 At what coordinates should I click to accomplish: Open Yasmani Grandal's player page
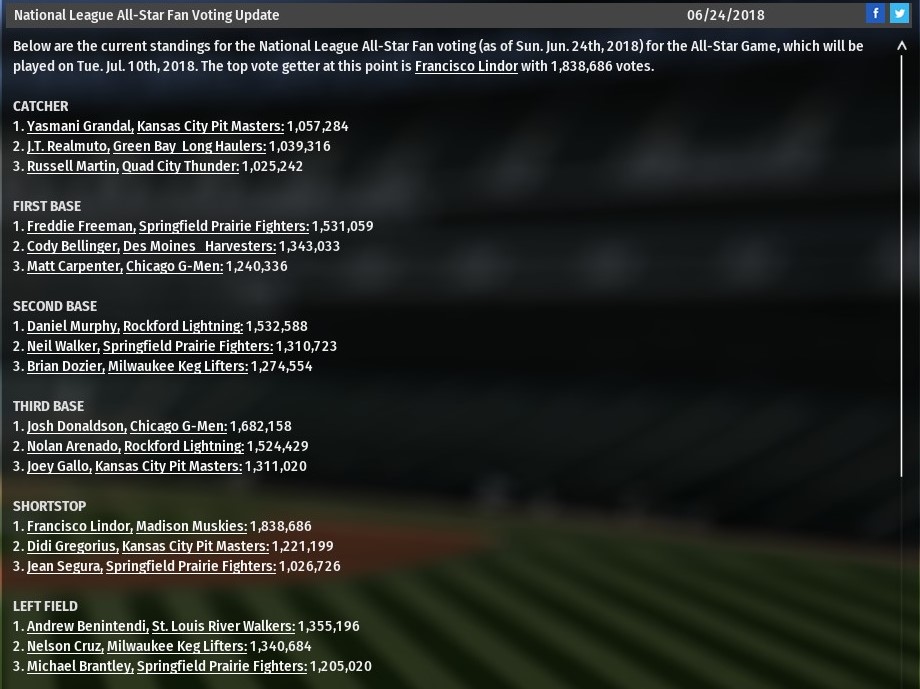[80, 126]
